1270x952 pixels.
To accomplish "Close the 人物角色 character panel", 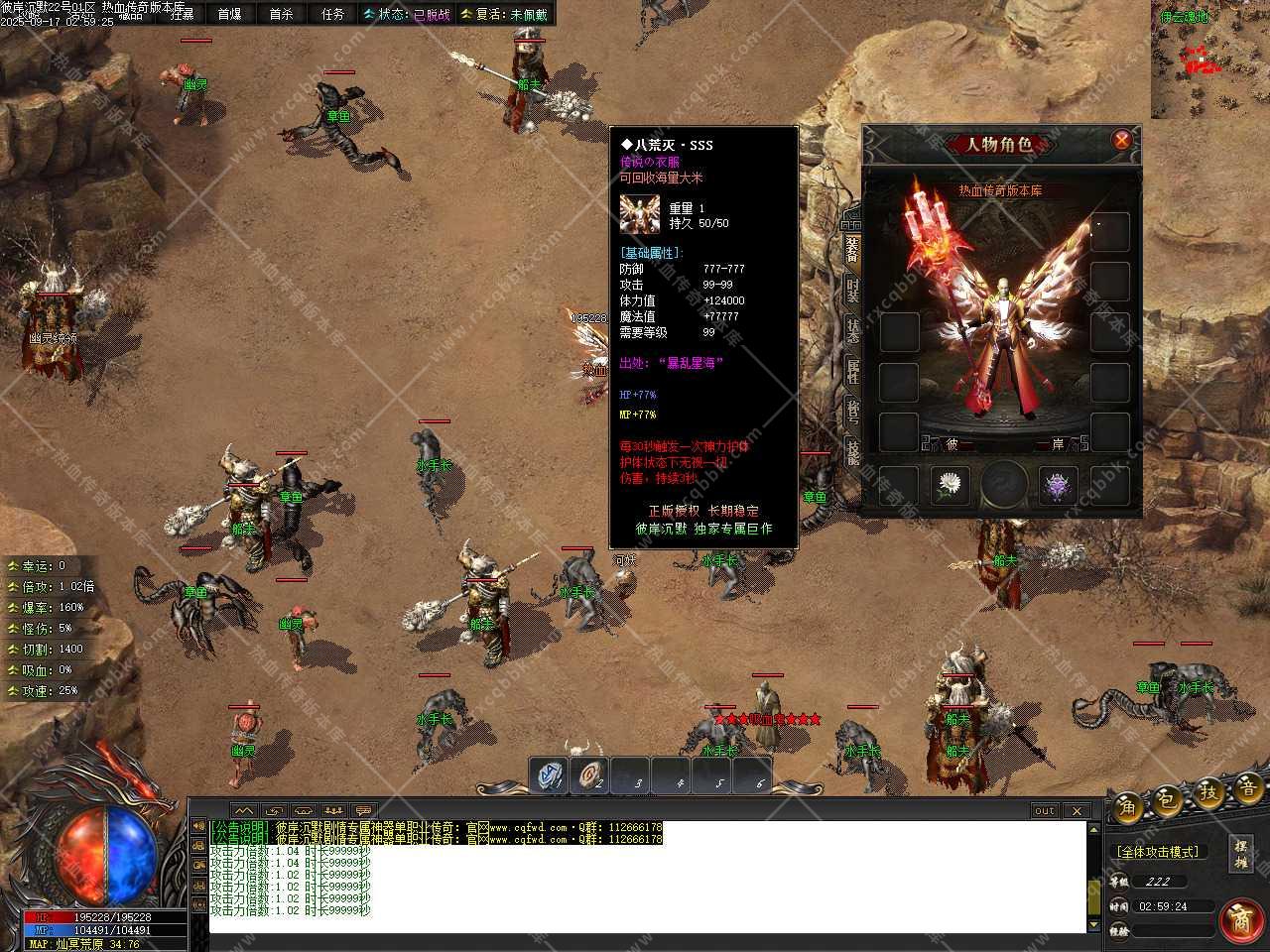I will coord(1121,140).
